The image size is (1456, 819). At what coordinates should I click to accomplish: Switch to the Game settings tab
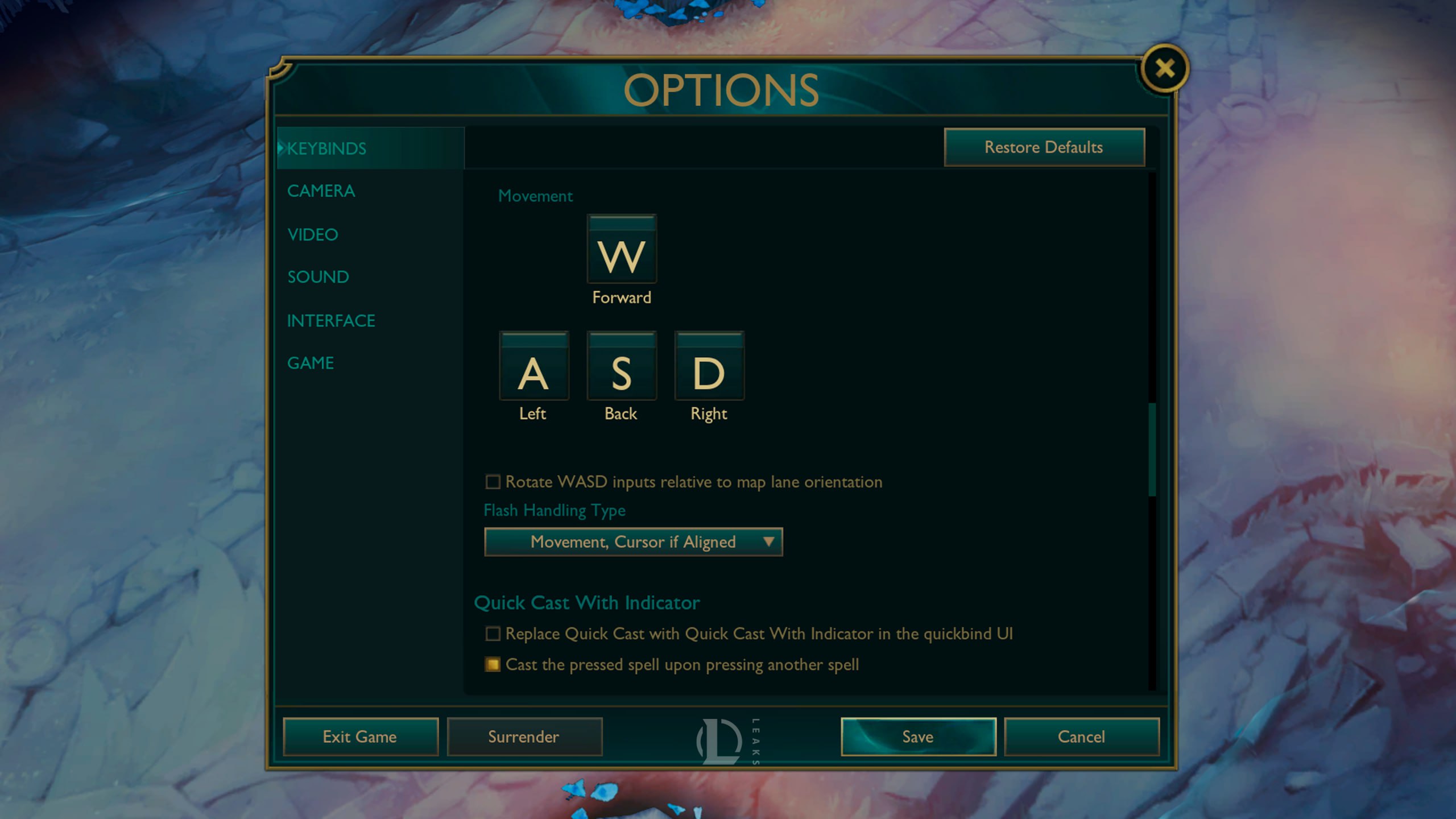point(311,362)
